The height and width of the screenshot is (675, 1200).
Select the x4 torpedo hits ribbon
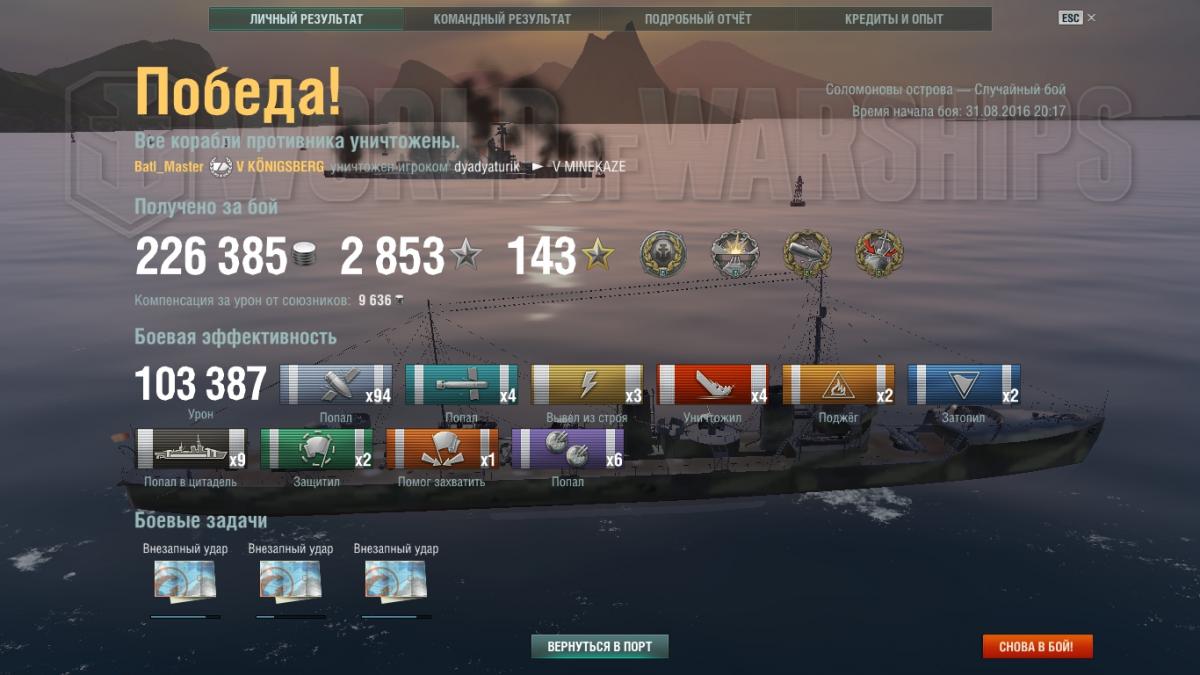point(461,385)
